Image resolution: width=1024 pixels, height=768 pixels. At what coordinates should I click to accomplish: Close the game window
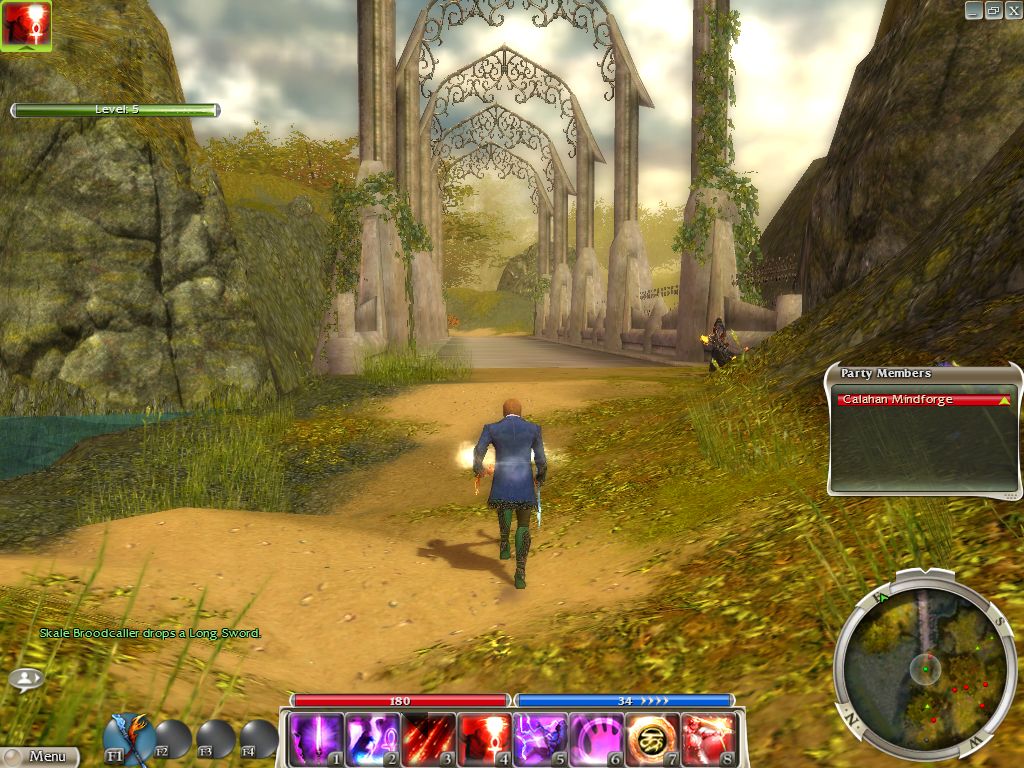click(1011, 10)
